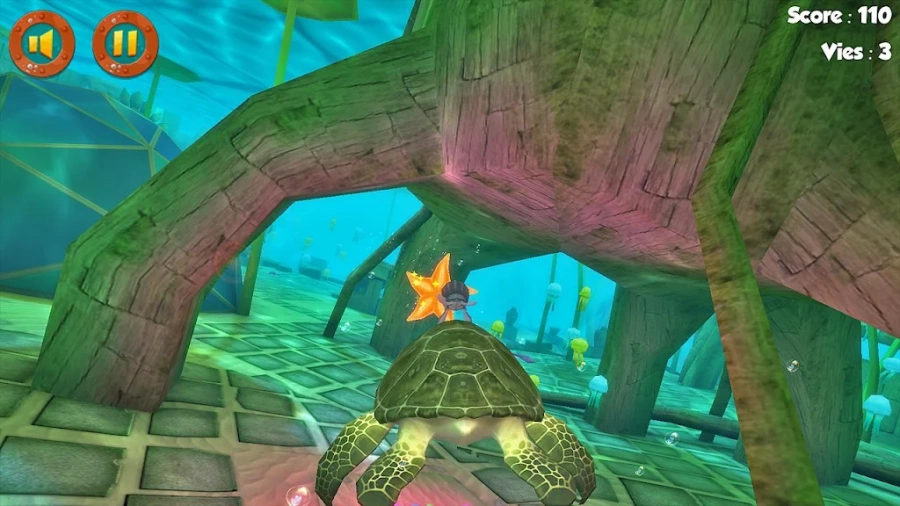Pause the game with the pause button
The width and height of the screenshot is (900, 506).
125,44
